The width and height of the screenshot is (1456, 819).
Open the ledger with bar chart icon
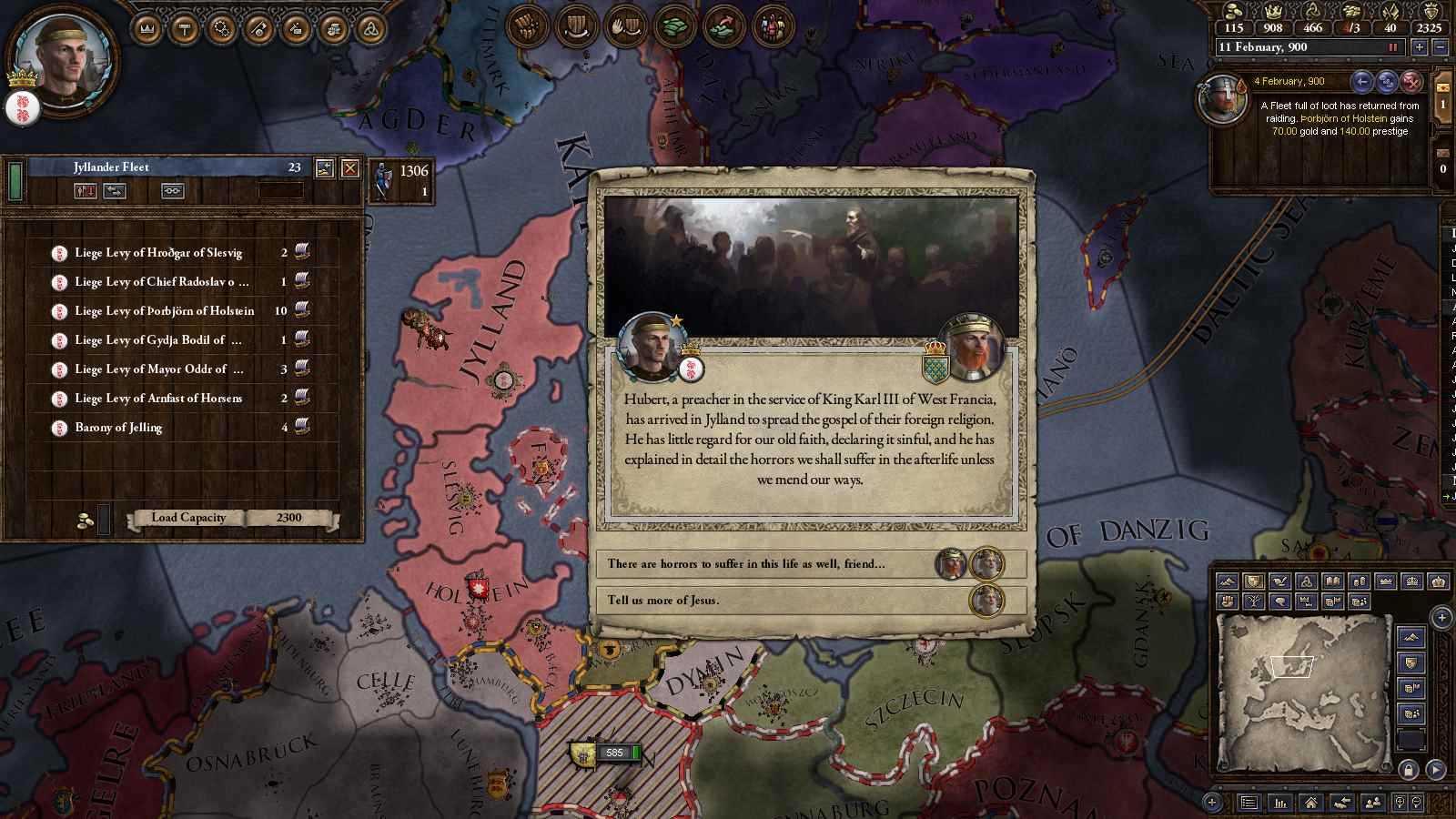coord(1279,803)
